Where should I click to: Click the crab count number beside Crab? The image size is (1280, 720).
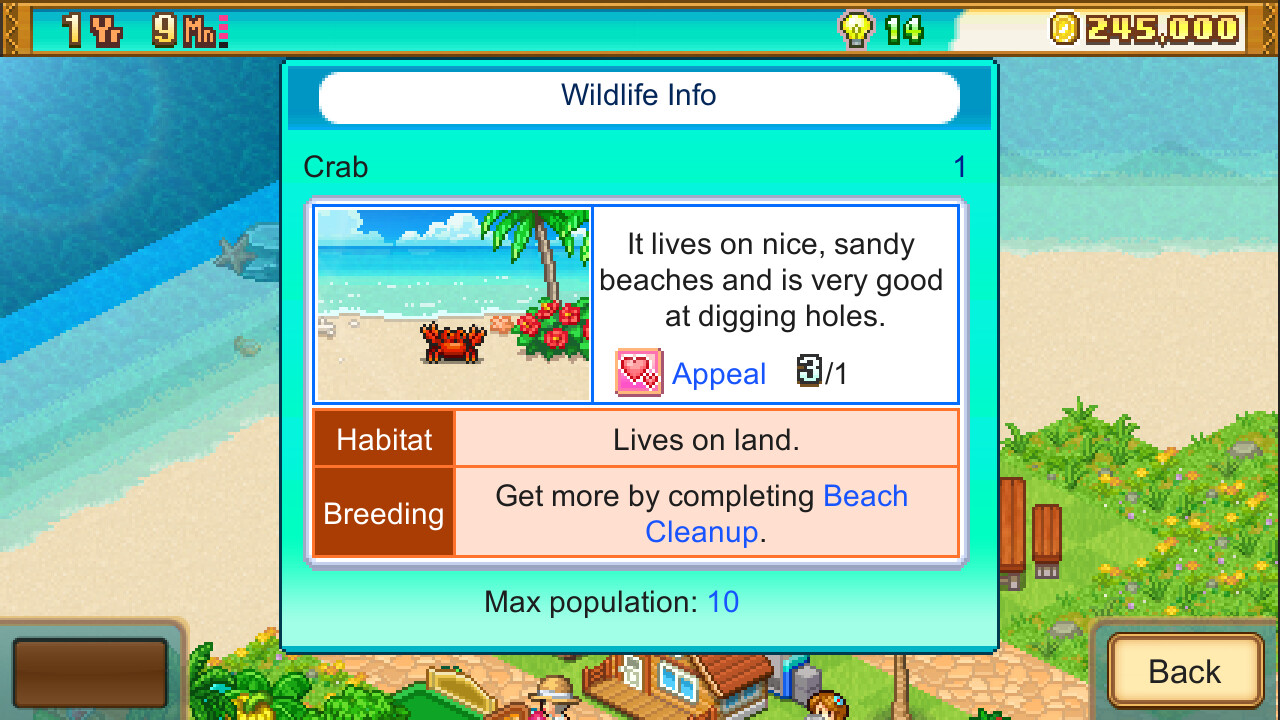click(959, 167)
